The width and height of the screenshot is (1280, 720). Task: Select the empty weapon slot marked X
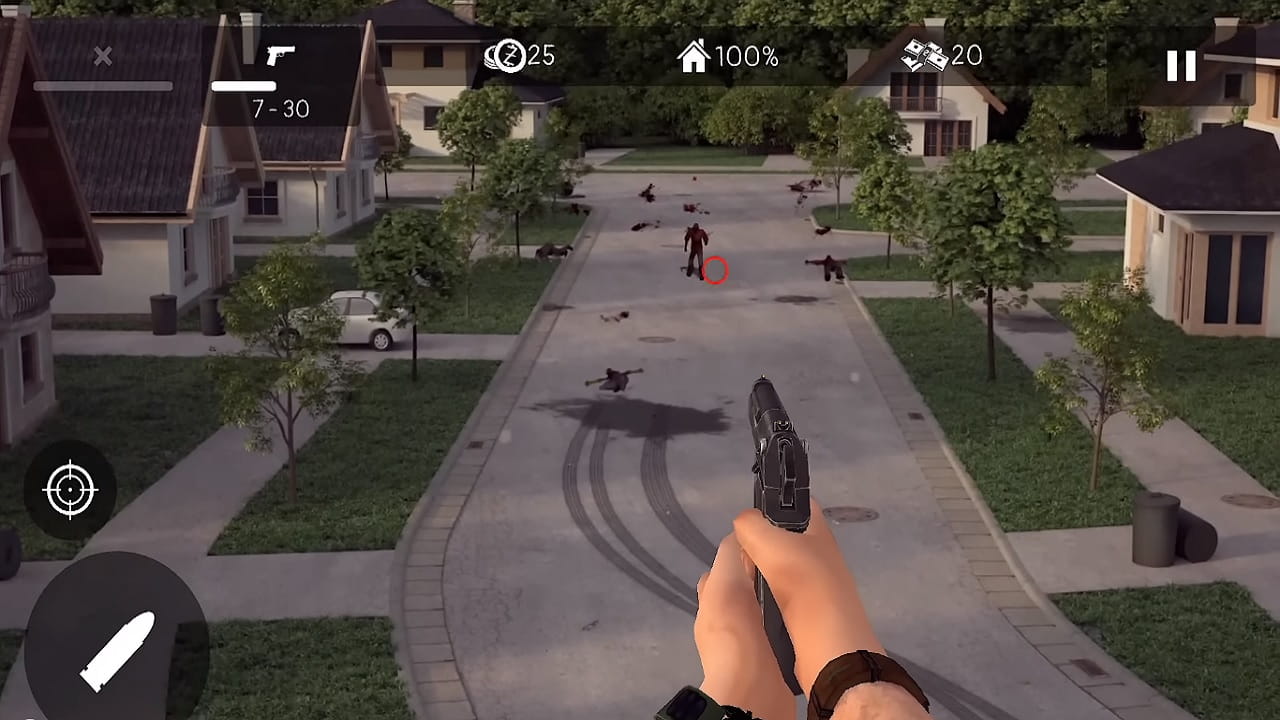click(x=103, y=68)
